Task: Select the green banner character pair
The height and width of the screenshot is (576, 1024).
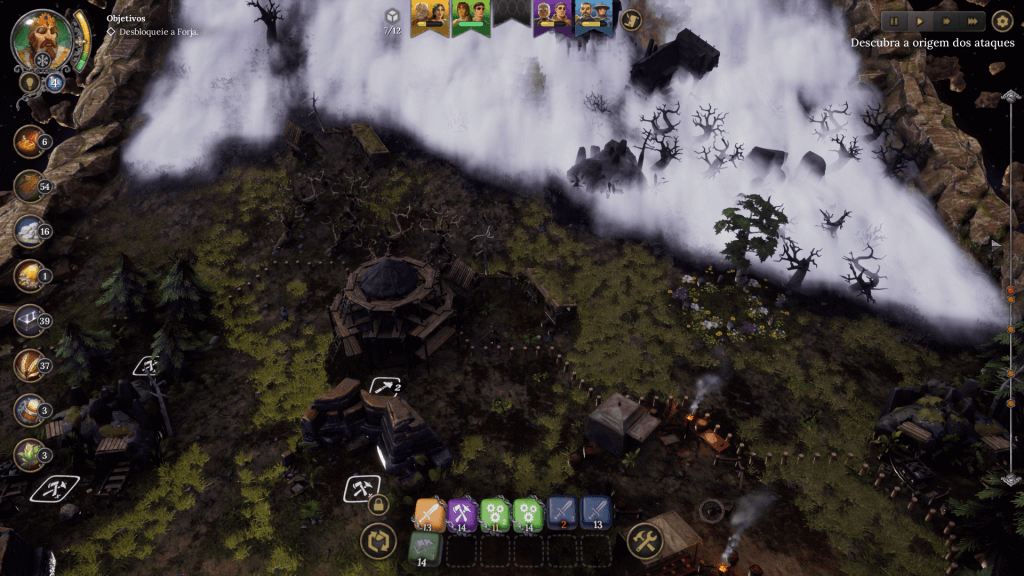Action: click(470, 16)
